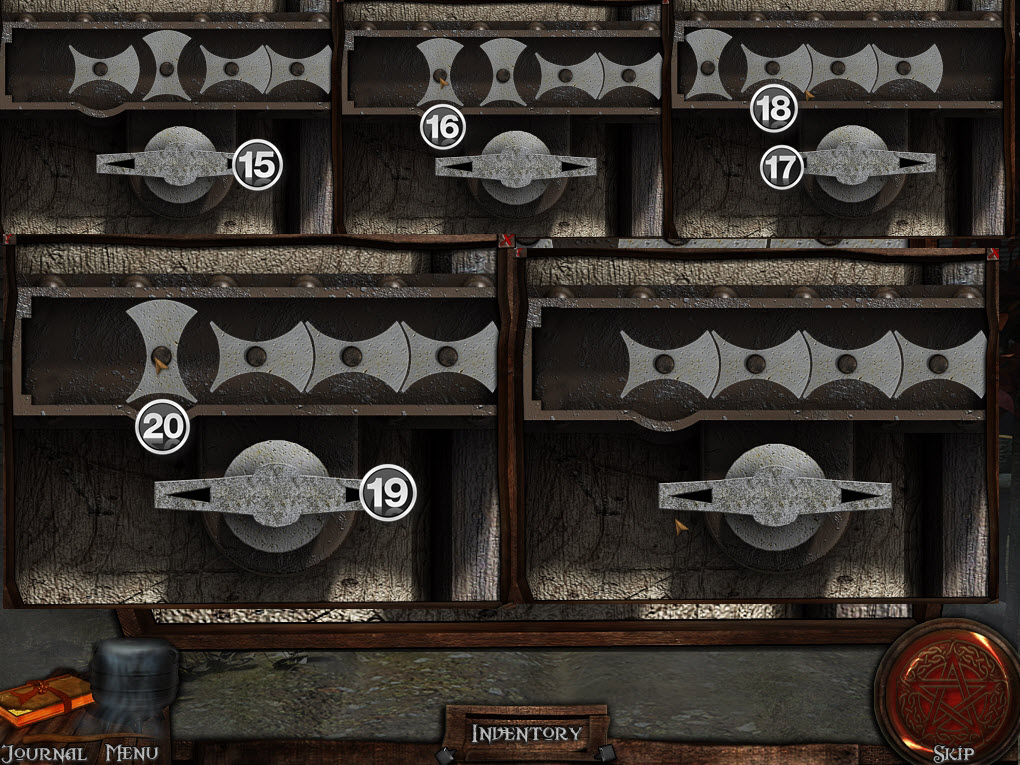The width and height of the screenshot is (1020, 765).
Task: Open the game Menu
Action: (x=131, y=752)
